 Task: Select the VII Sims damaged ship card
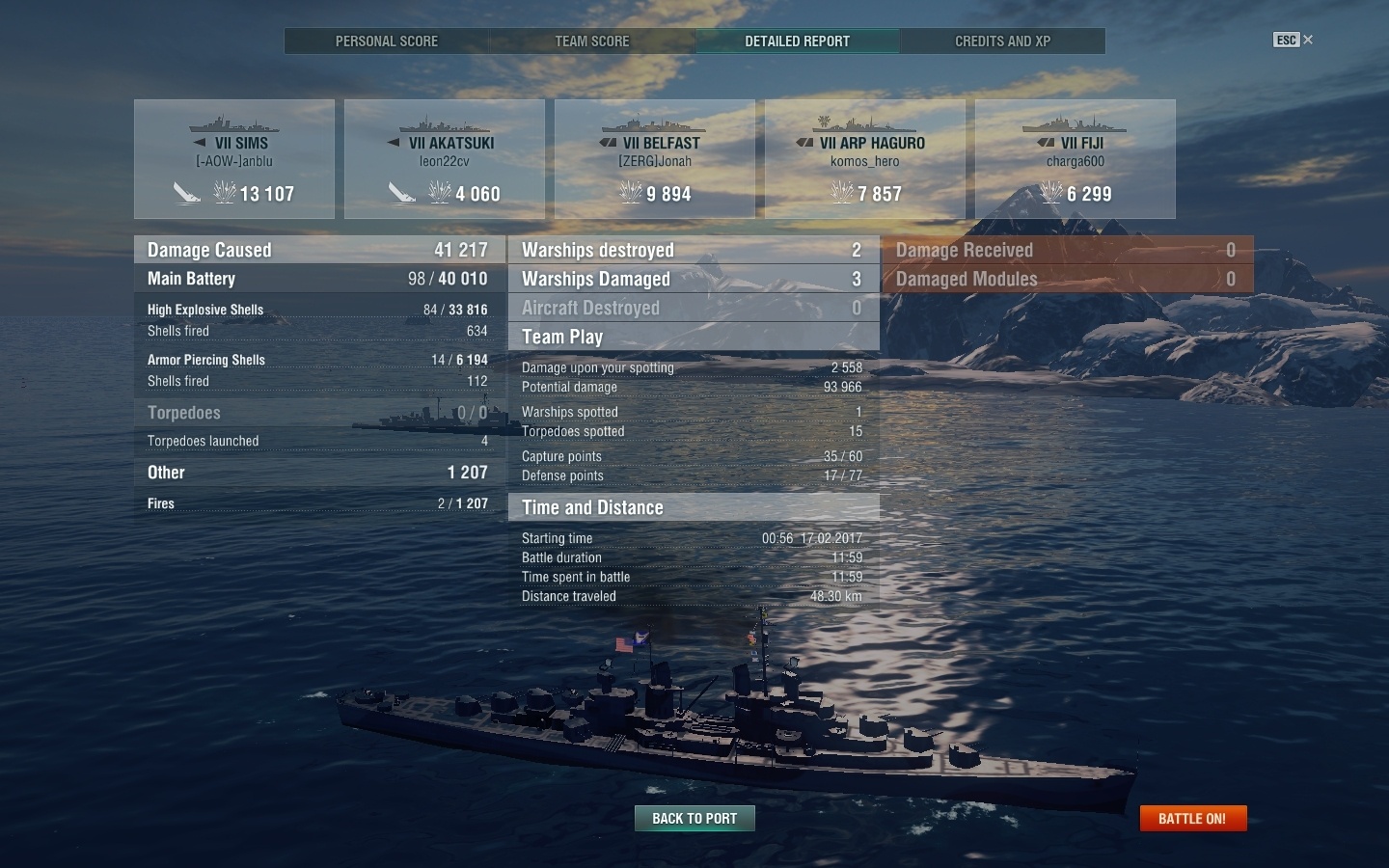coord(234,159)
